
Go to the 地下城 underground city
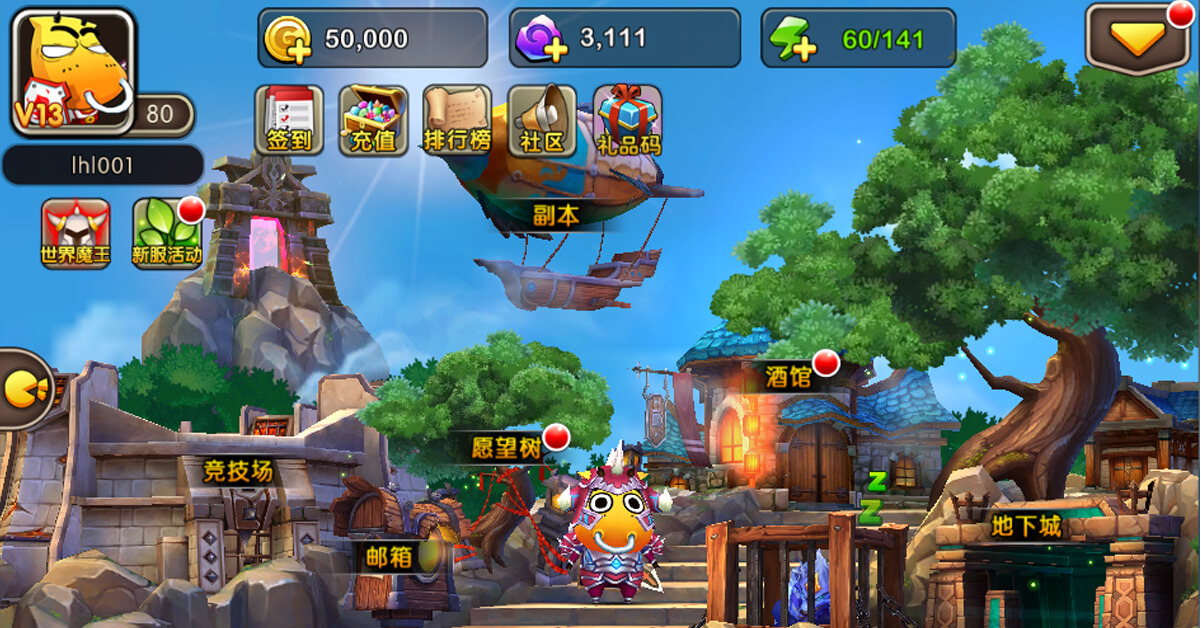(1026, 526)
